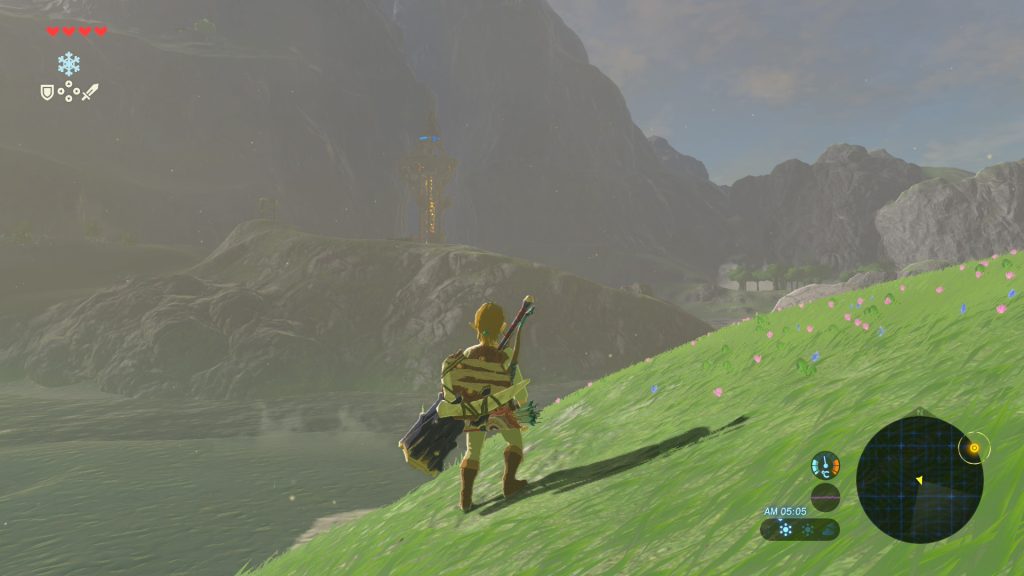Click the orange objective marker on minimap
The height and width of the screenshot is (576, 1024).
pos(973,449)
